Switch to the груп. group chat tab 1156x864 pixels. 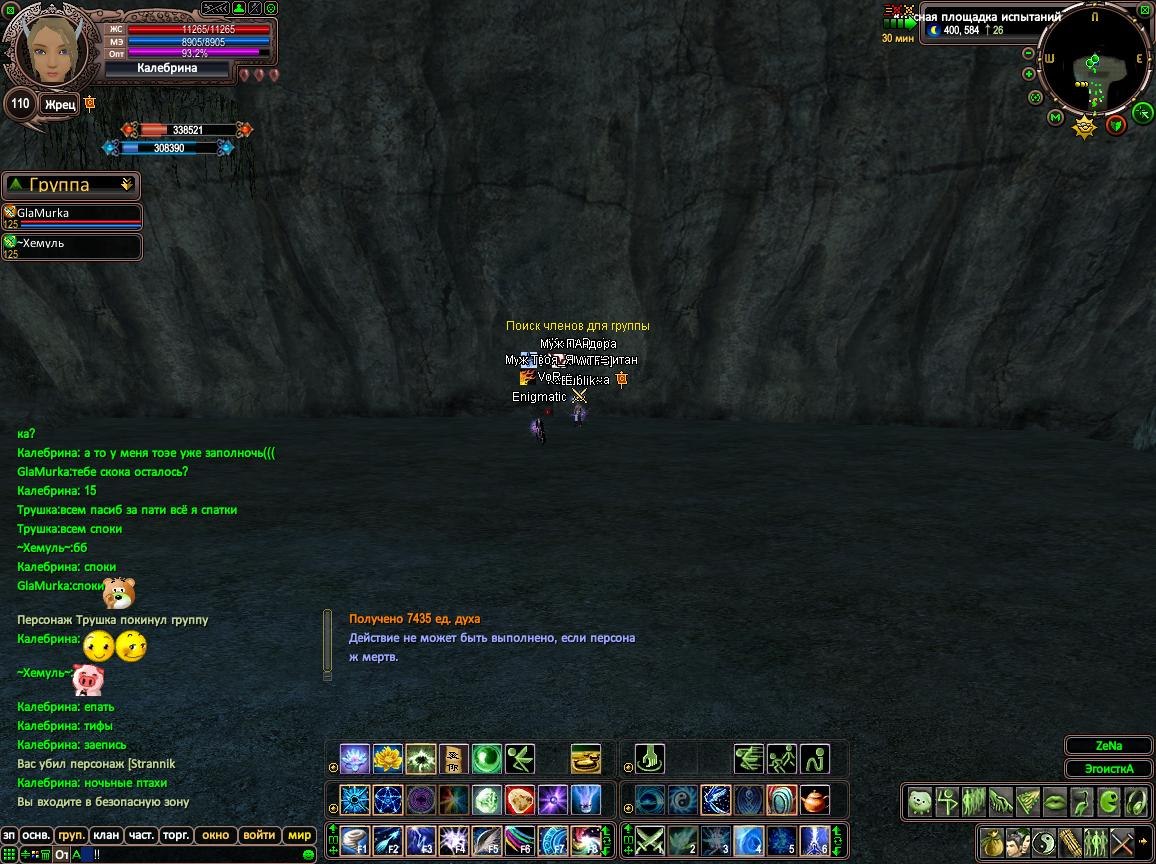point(72,835)
